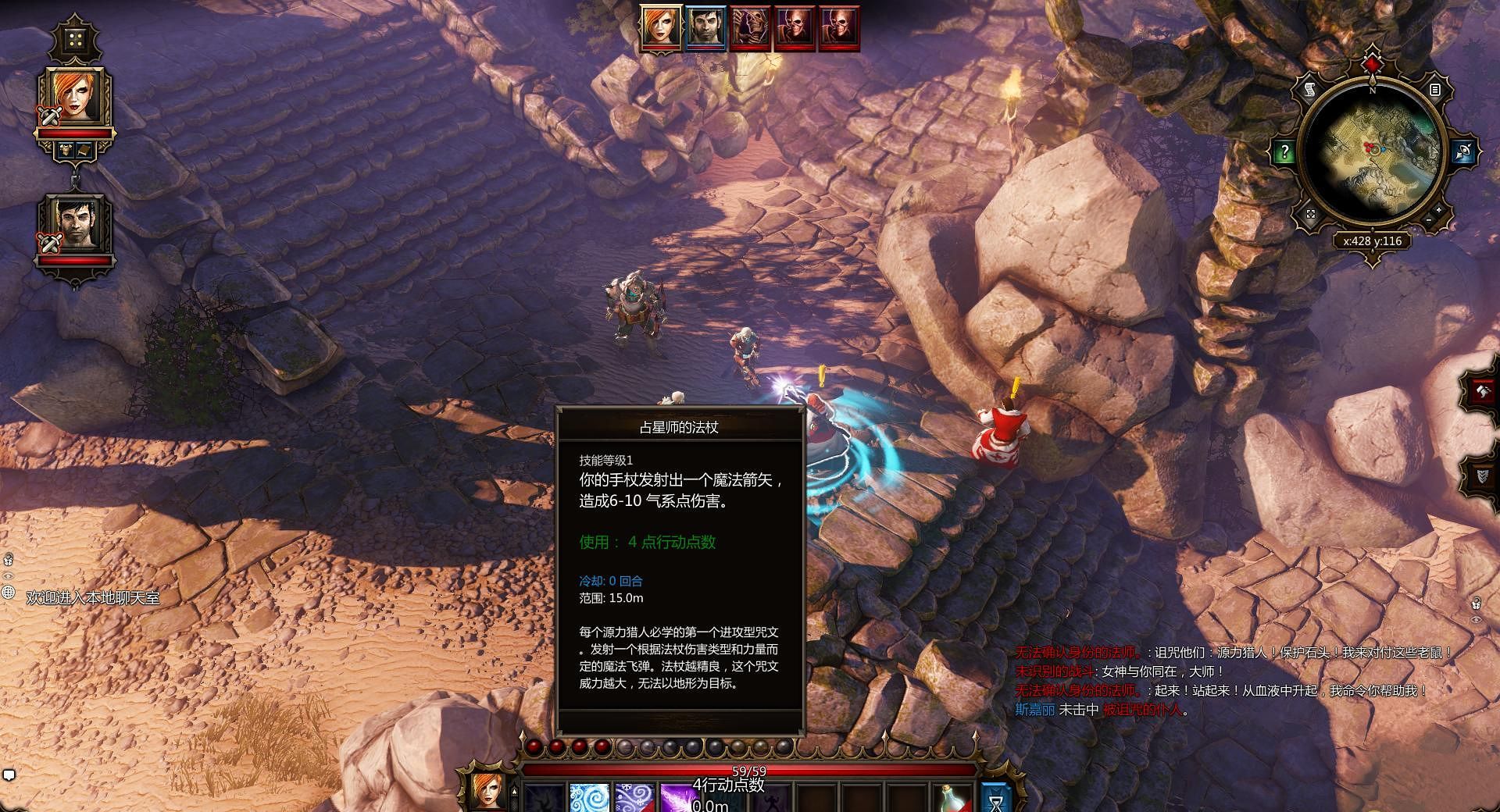This screenshot has height=812, width=1500.
Task: Open the green question mark help button
Action: point(1284,151)
